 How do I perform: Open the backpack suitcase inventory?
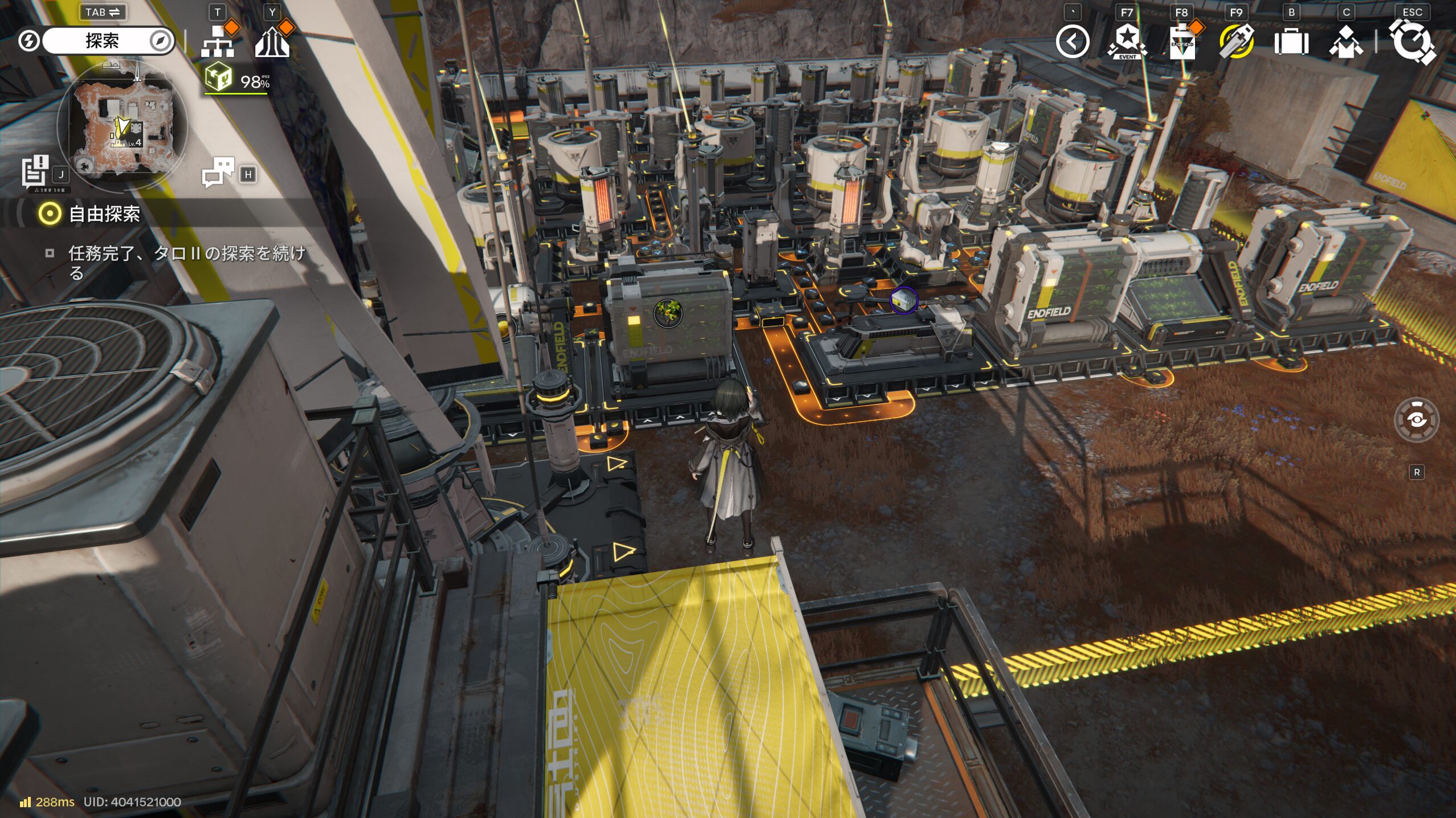(x=1291, y=42)
